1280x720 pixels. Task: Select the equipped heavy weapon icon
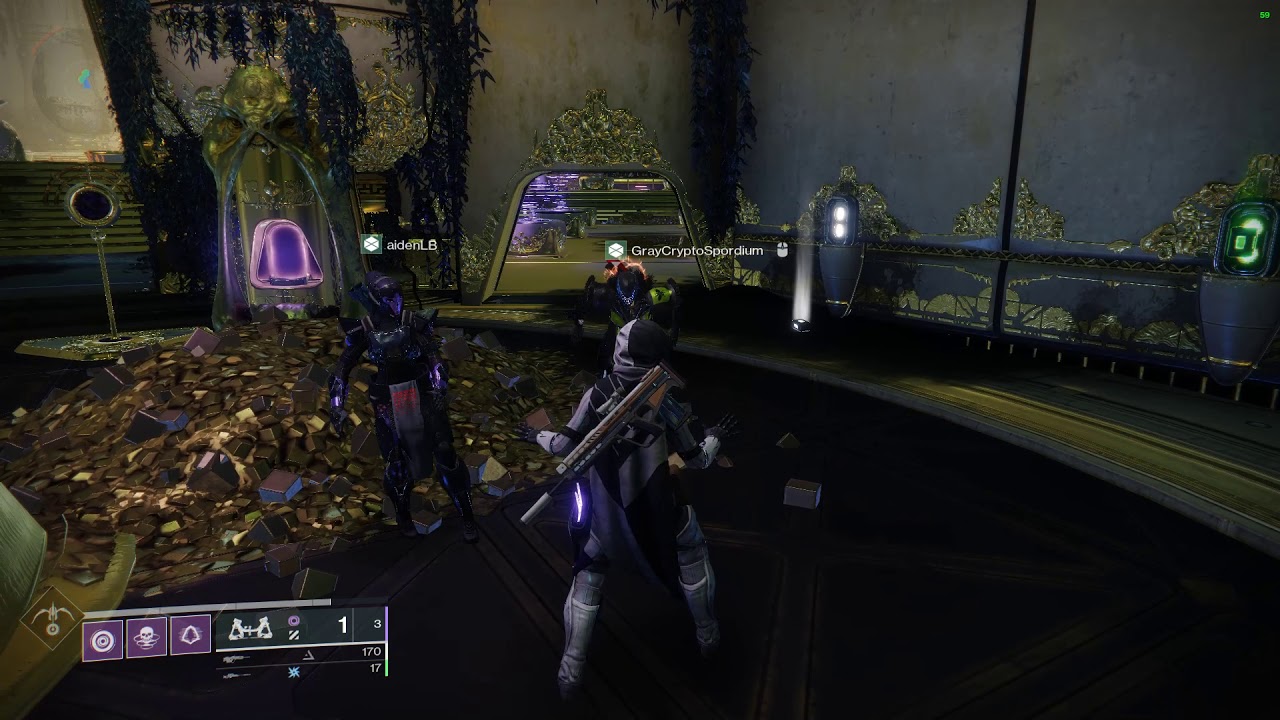pos(251,628)
